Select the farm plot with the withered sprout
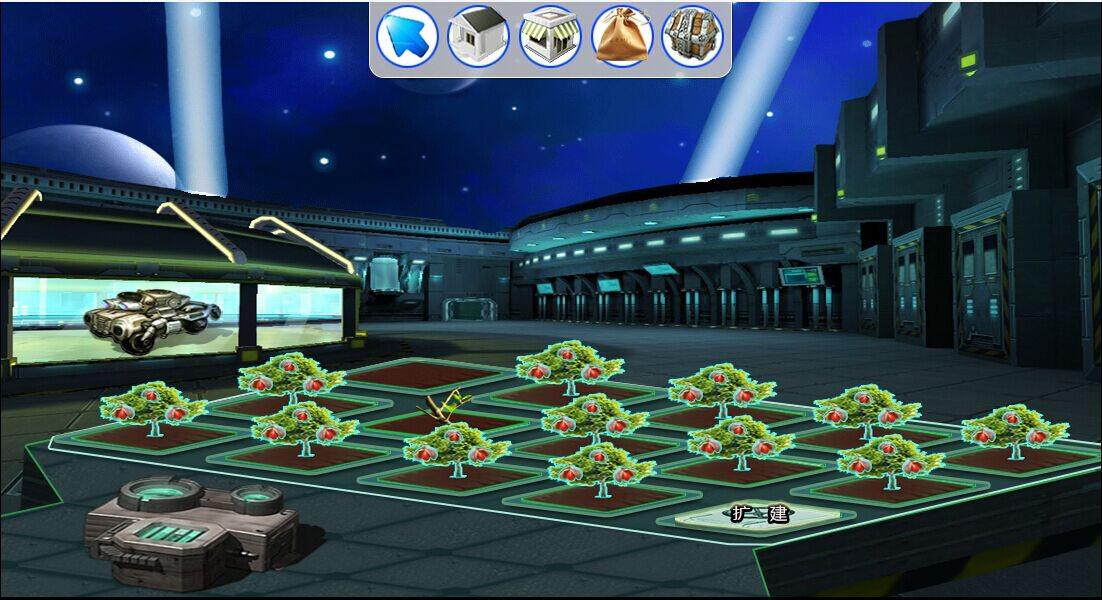Image resolution: width=1102 pixels, height=600 pixels. coord(440,420)
